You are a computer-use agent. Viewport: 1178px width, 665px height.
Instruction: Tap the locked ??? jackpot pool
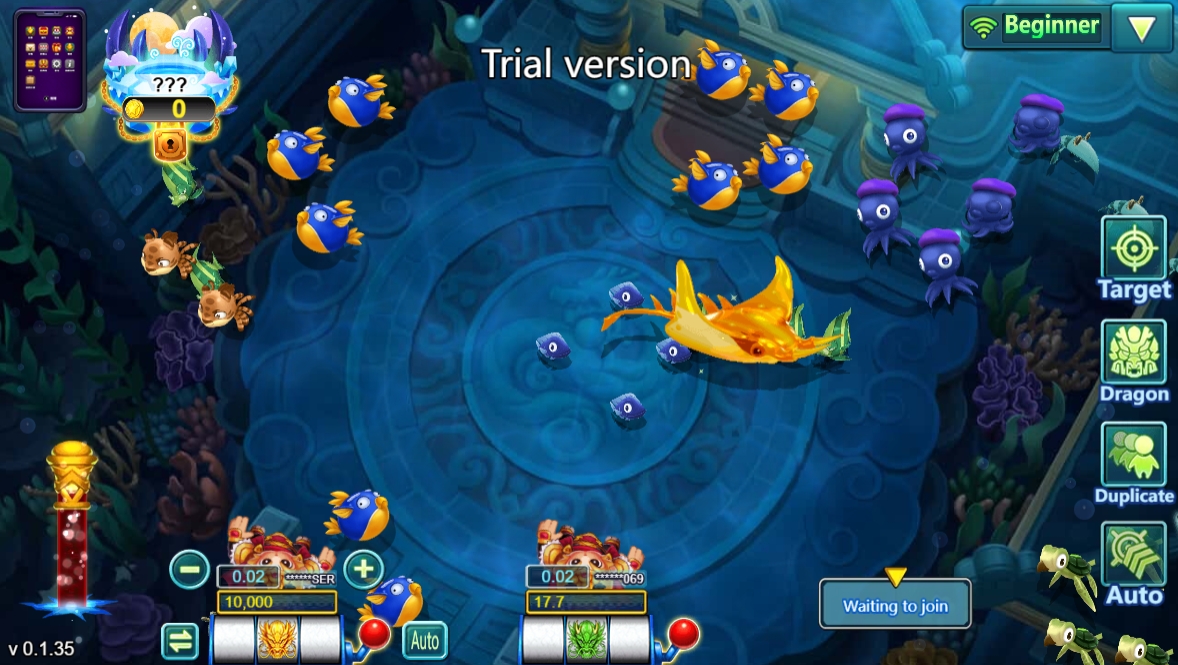click(x=171, y=85)
